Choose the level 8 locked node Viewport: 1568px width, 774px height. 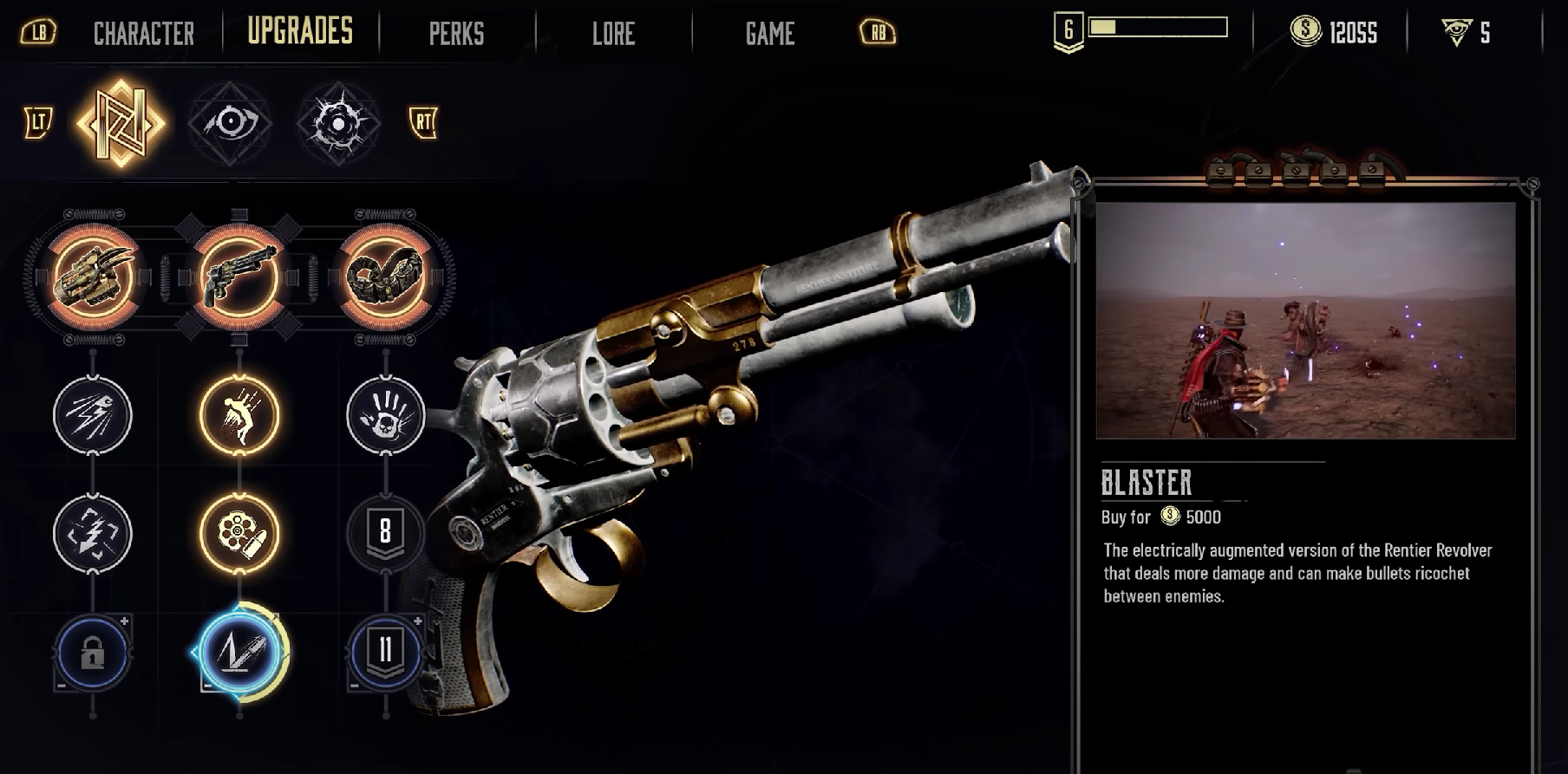[x=386, y=533]
